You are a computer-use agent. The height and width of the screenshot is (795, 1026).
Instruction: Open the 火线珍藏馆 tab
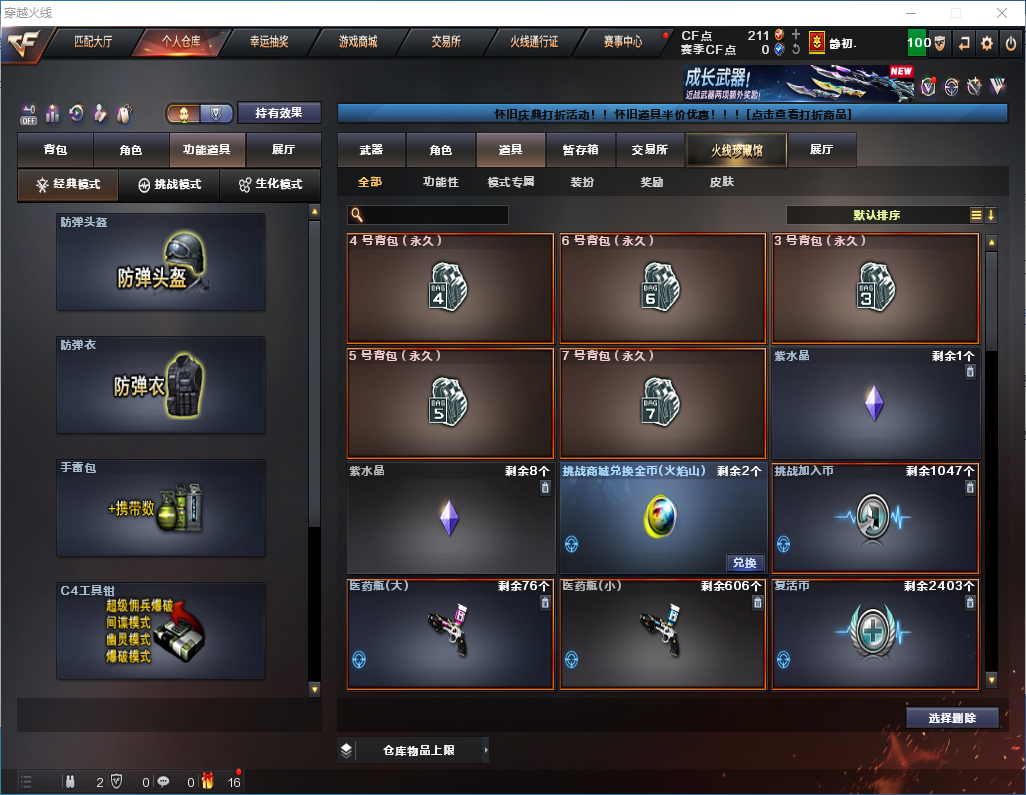tap(736, 150)
